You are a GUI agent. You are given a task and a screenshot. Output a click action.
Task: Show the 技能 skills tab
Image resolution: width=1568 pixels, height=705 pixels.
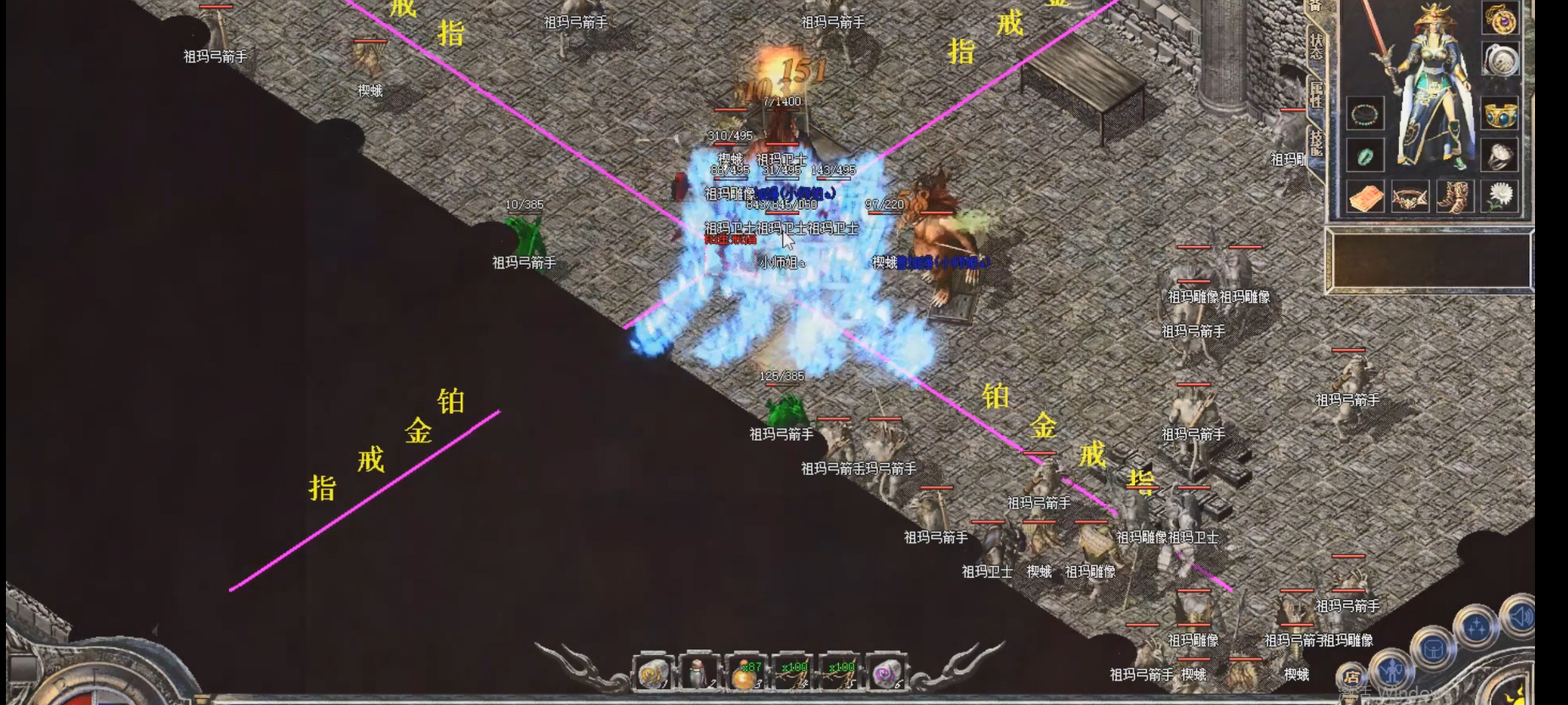(1316, 142)
